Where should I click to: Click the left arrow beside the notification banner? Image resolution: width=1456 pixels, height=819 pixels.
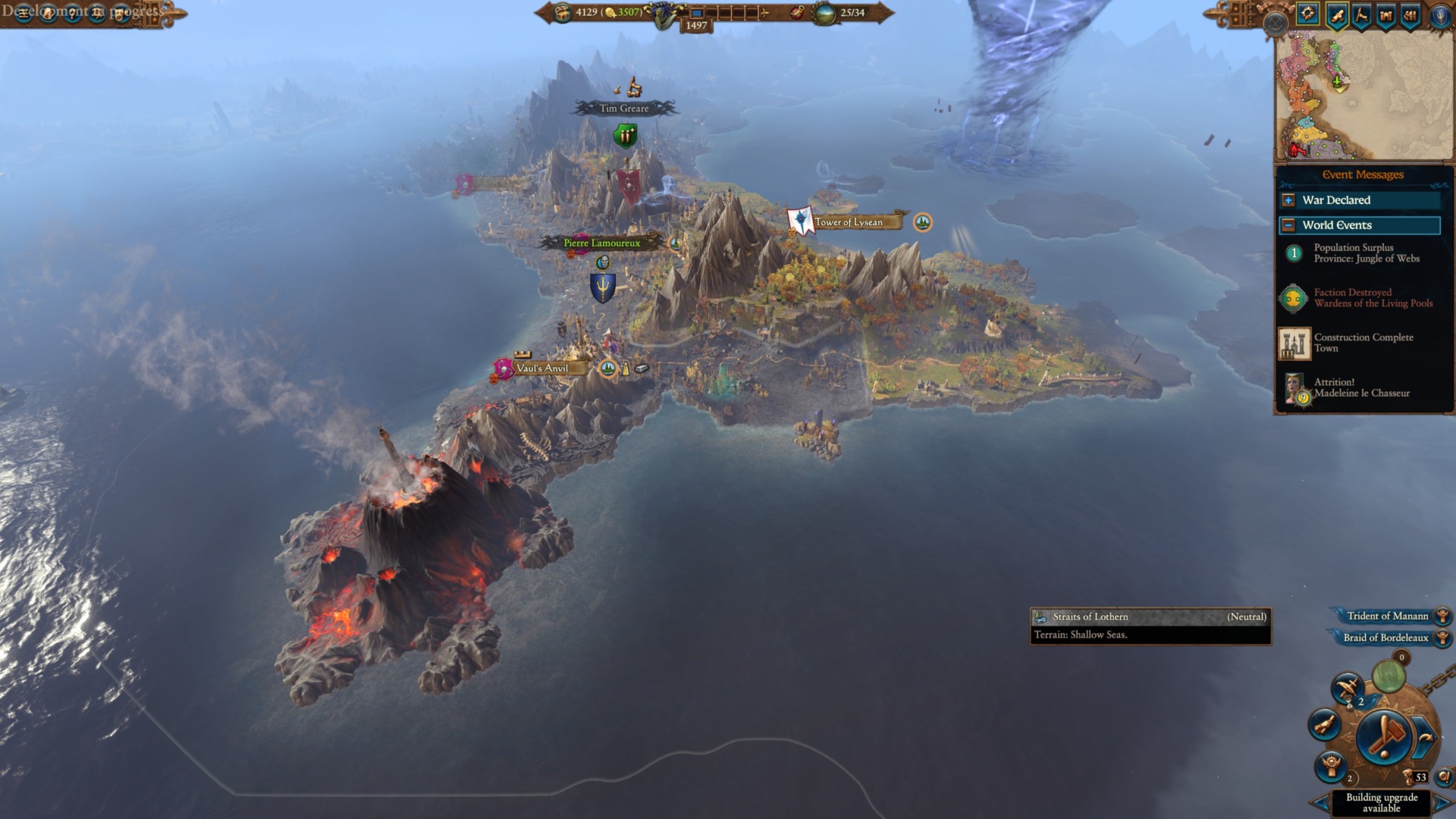coord(1319,804)
